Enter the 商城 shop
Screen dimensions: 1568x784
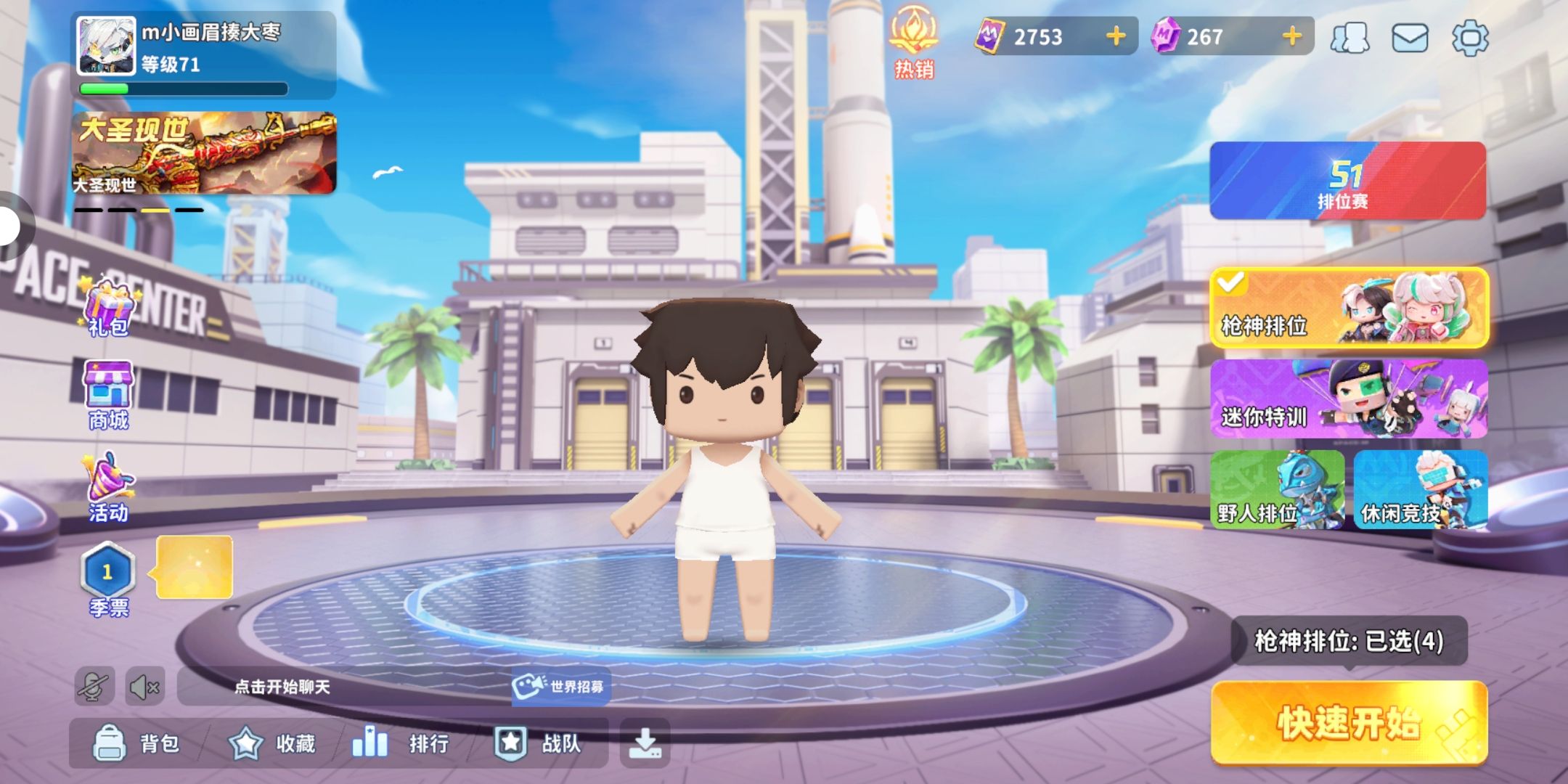(x=108, y=396)
